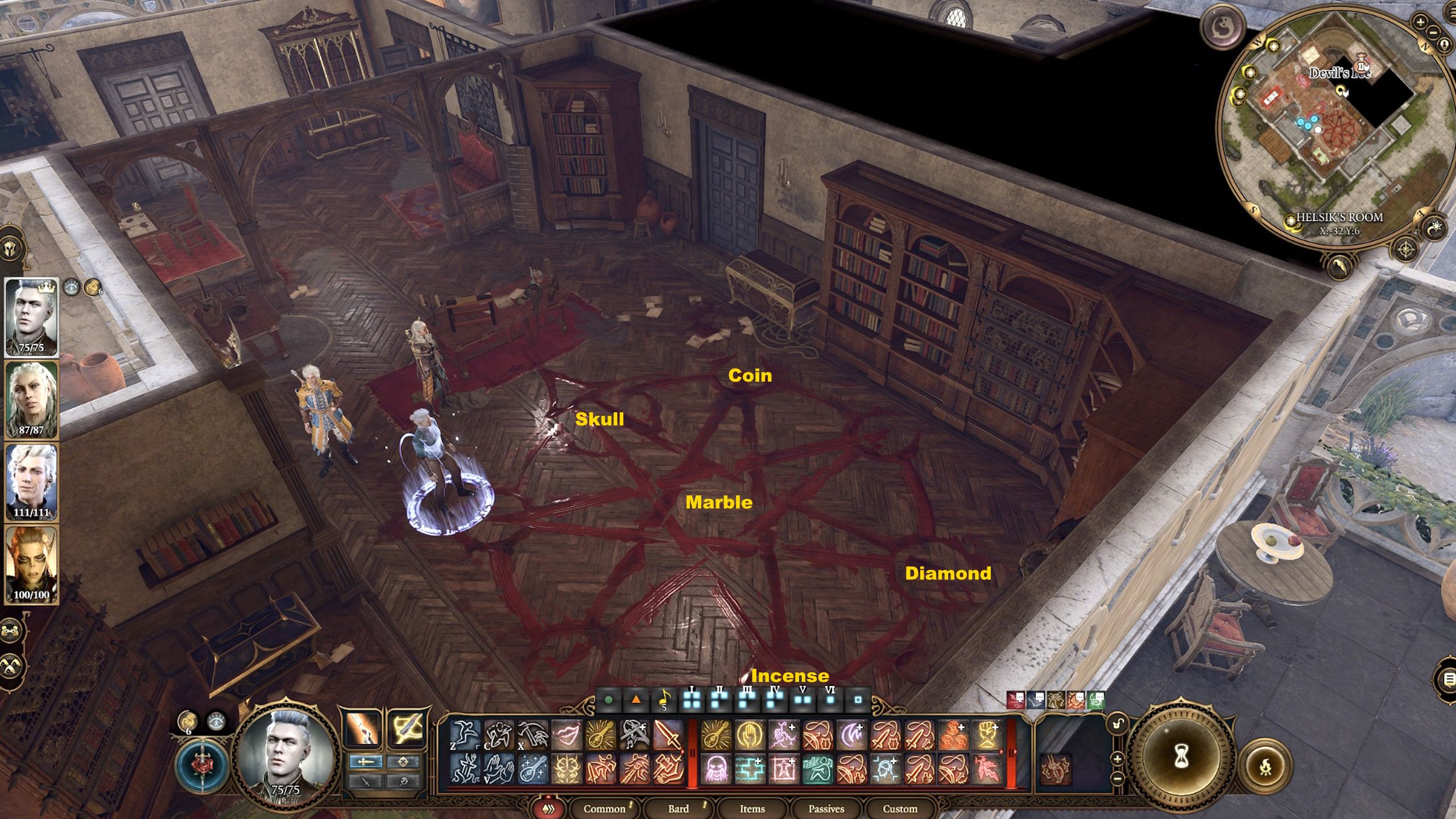Activate the Jump ability icon
1456x819 pixels.
pyautogui.click(x=465, y=734)
